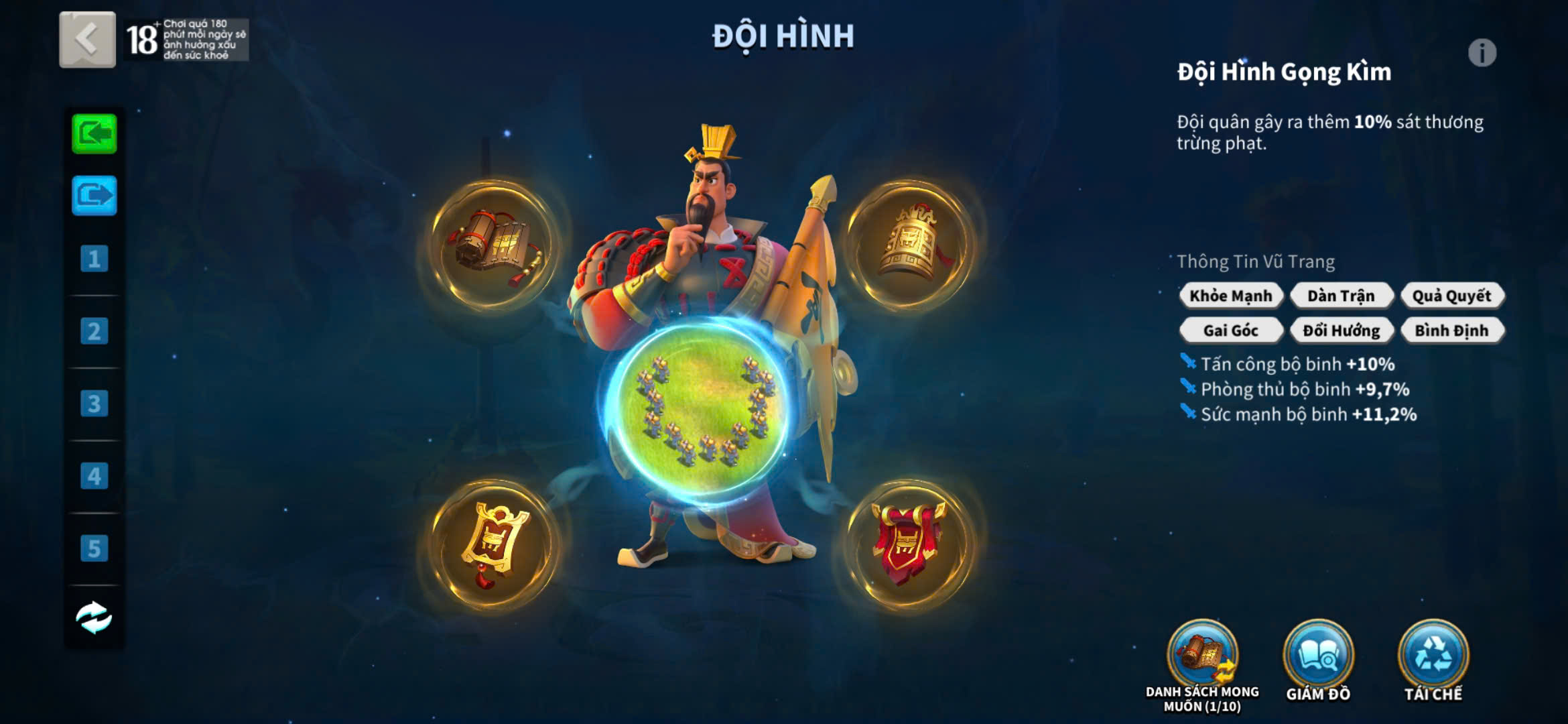
Task: Show the Quả Quyết inscription tag
Action: tap(1451, 296)
